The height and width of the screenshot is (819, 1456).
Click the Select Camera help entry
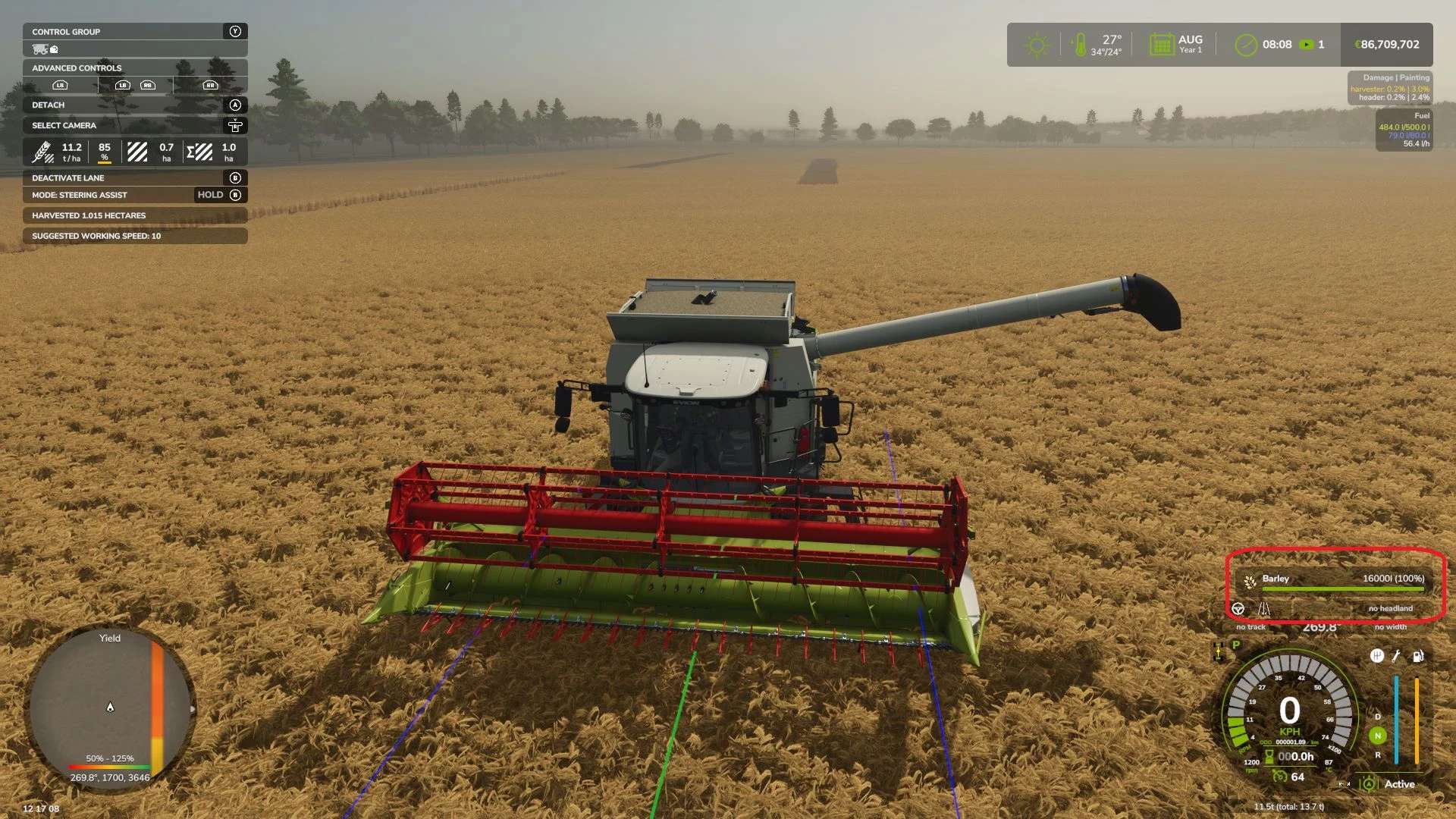[135, 125]
